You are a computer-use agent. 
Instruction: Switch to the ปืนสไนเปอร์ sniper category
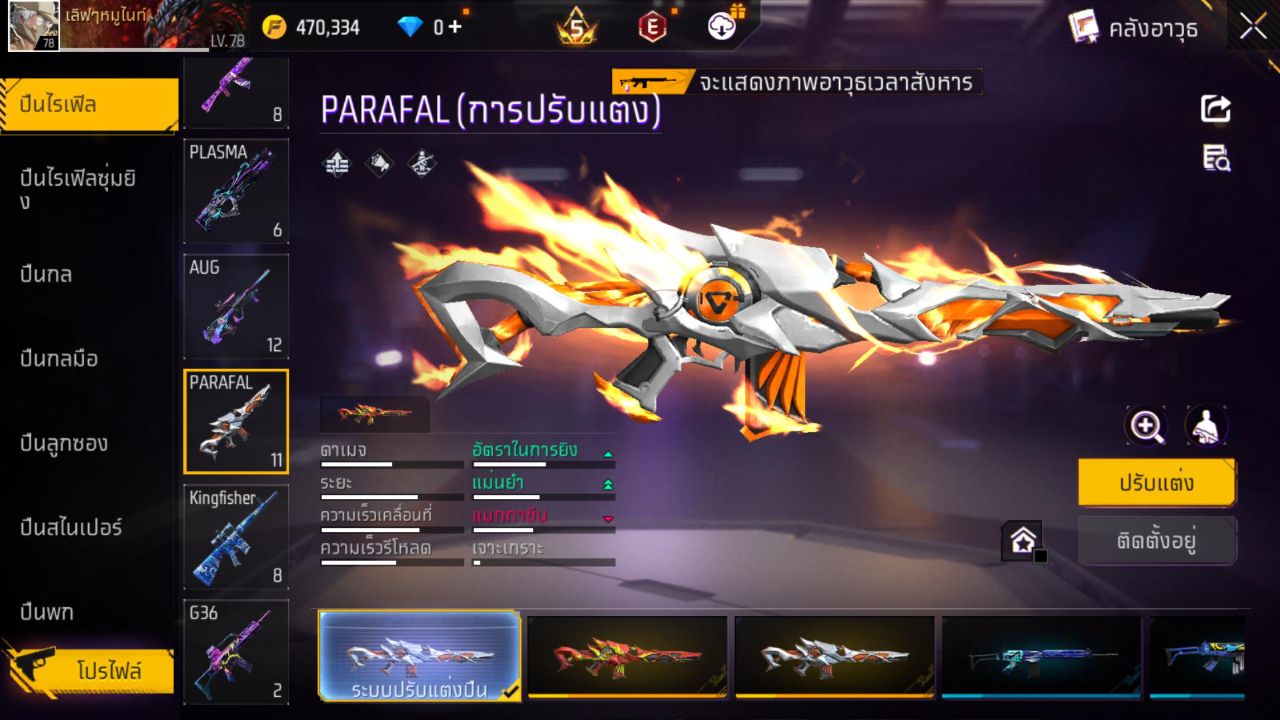[x=70, y=528]
